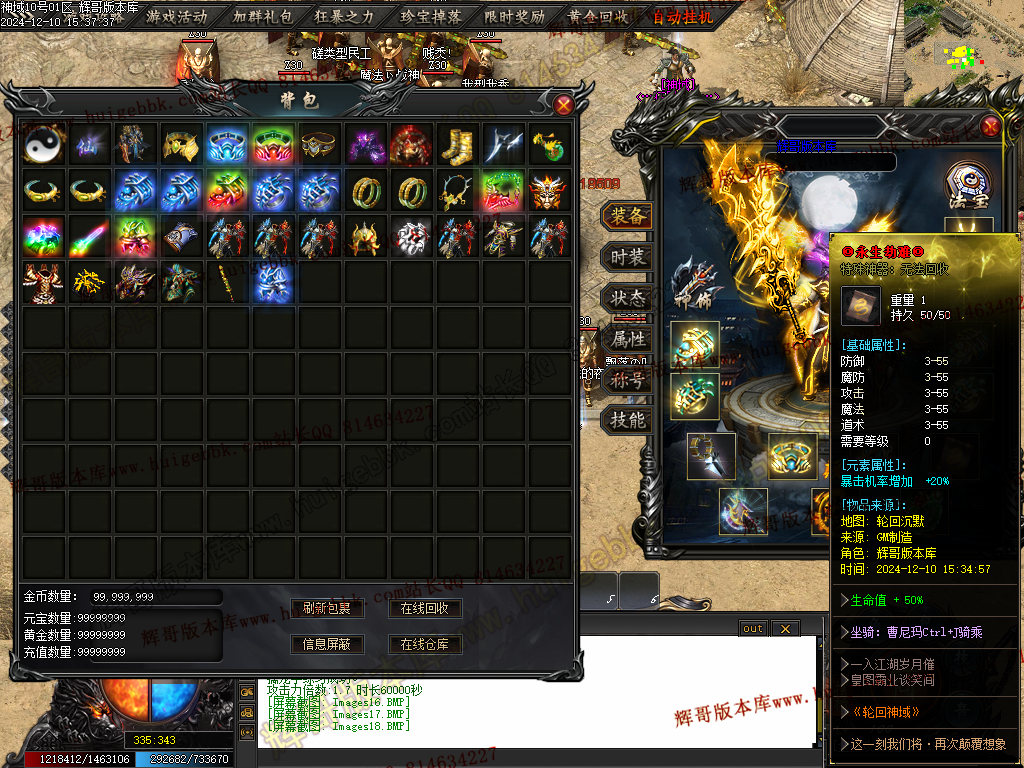Image resolution: width=1024 pixels, height=768 pixels.
Task: Close the character equipment panel
Action: pyautogui.click(x=990, y=126)
